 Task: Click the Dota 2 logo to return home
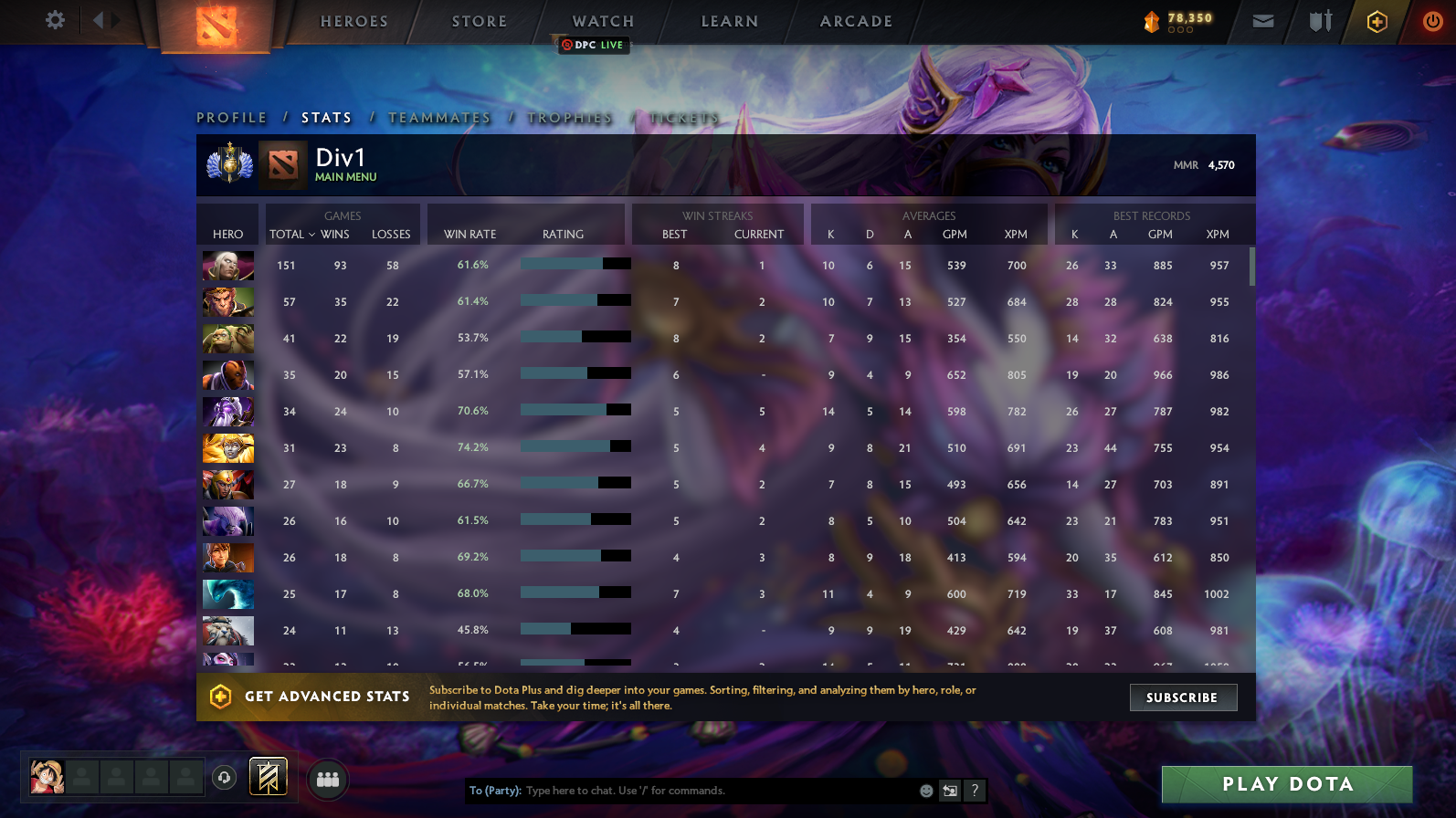(x=216, y=25)
